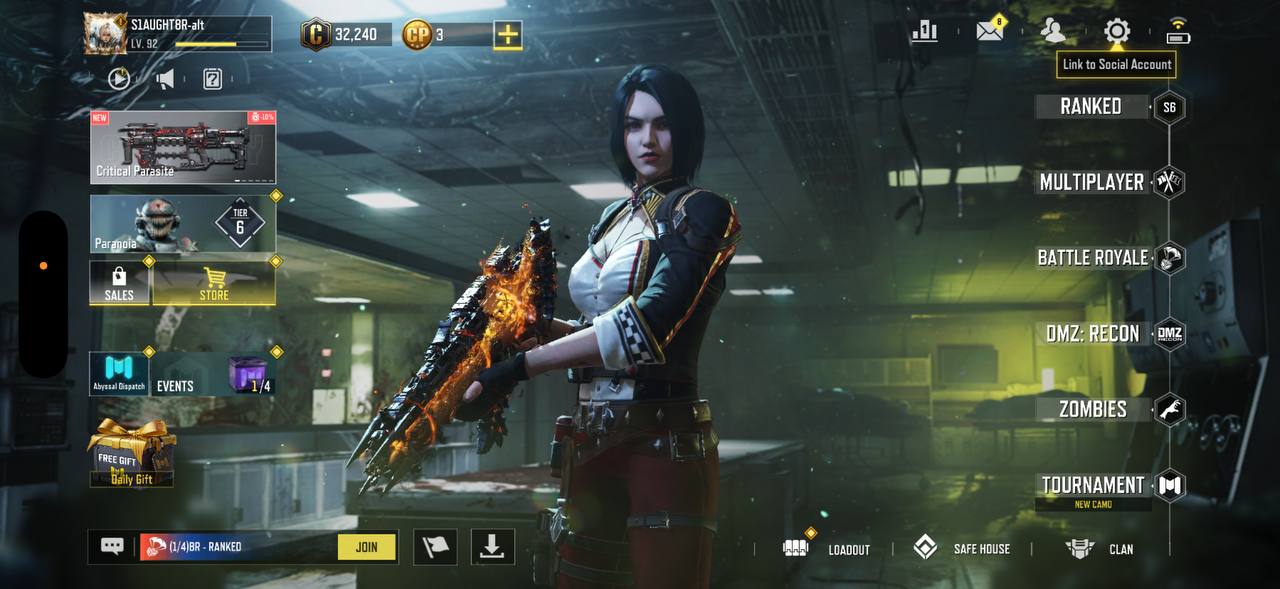View the Critical Parasite weapon offer
Screen dimensions: 1280x589
click(183, 147)
